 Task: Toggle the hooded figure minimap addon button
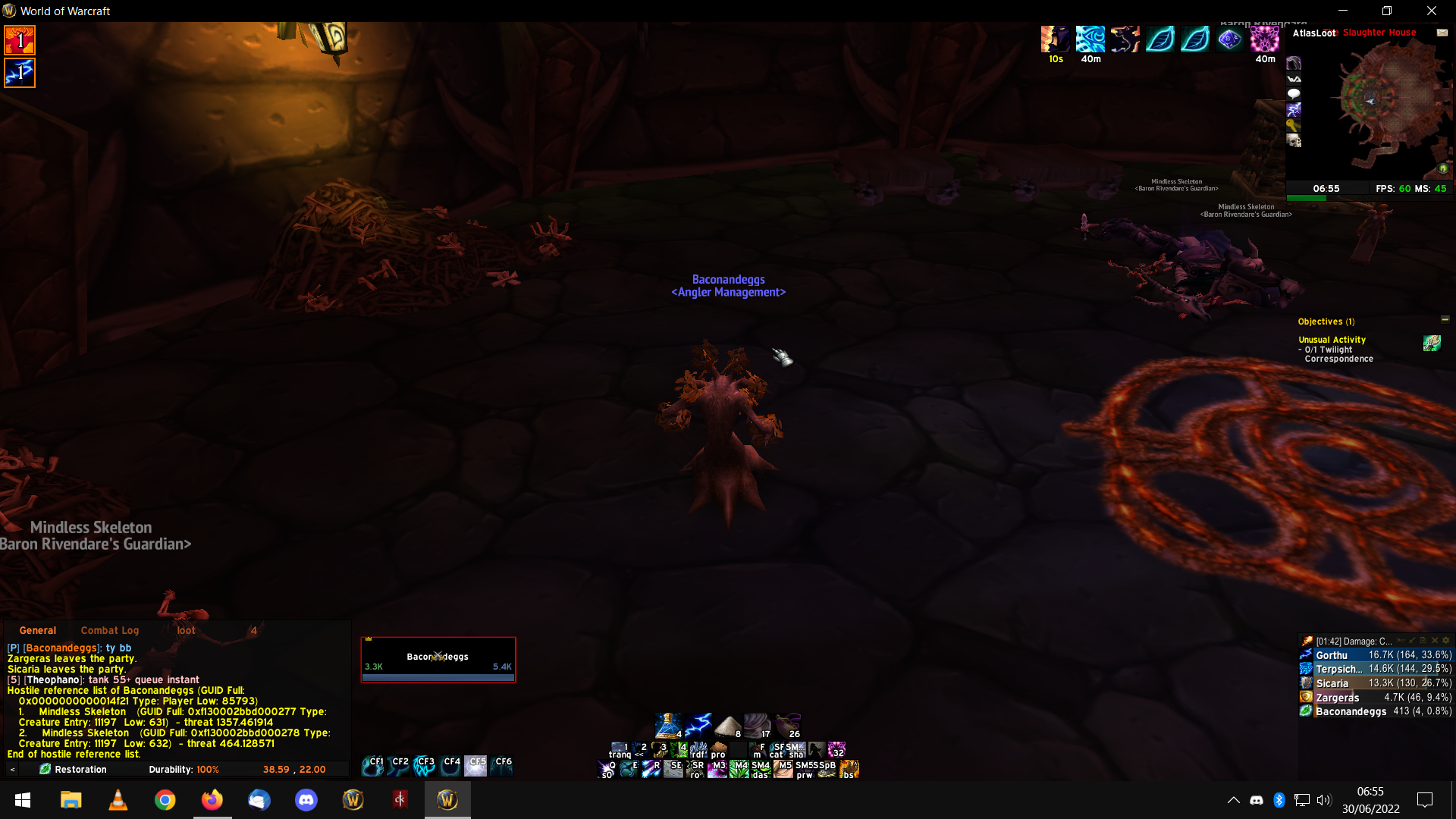point(1294,63)
